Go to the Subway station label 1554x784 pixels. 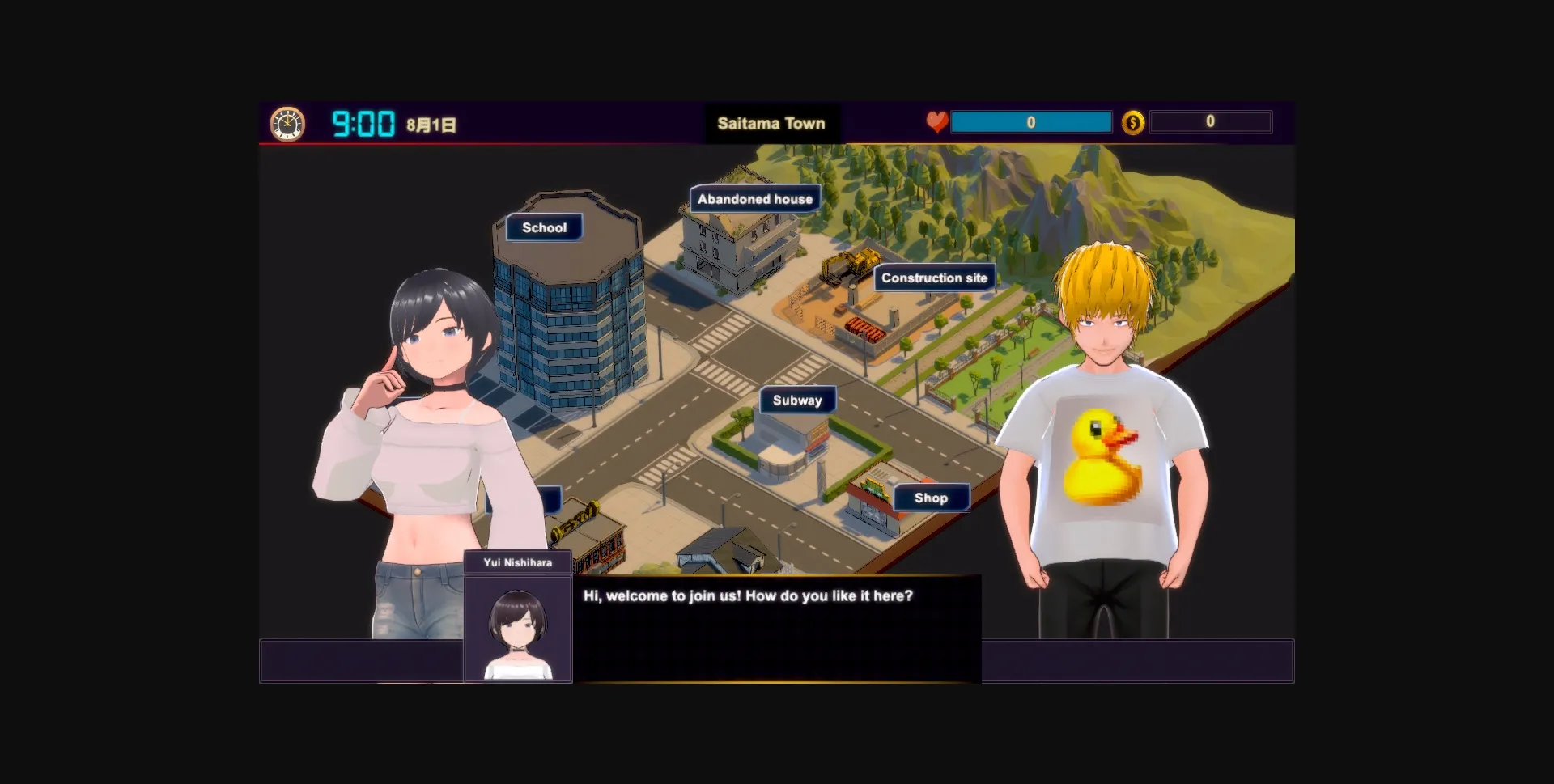pyautogui.click(x=797, y=400)
